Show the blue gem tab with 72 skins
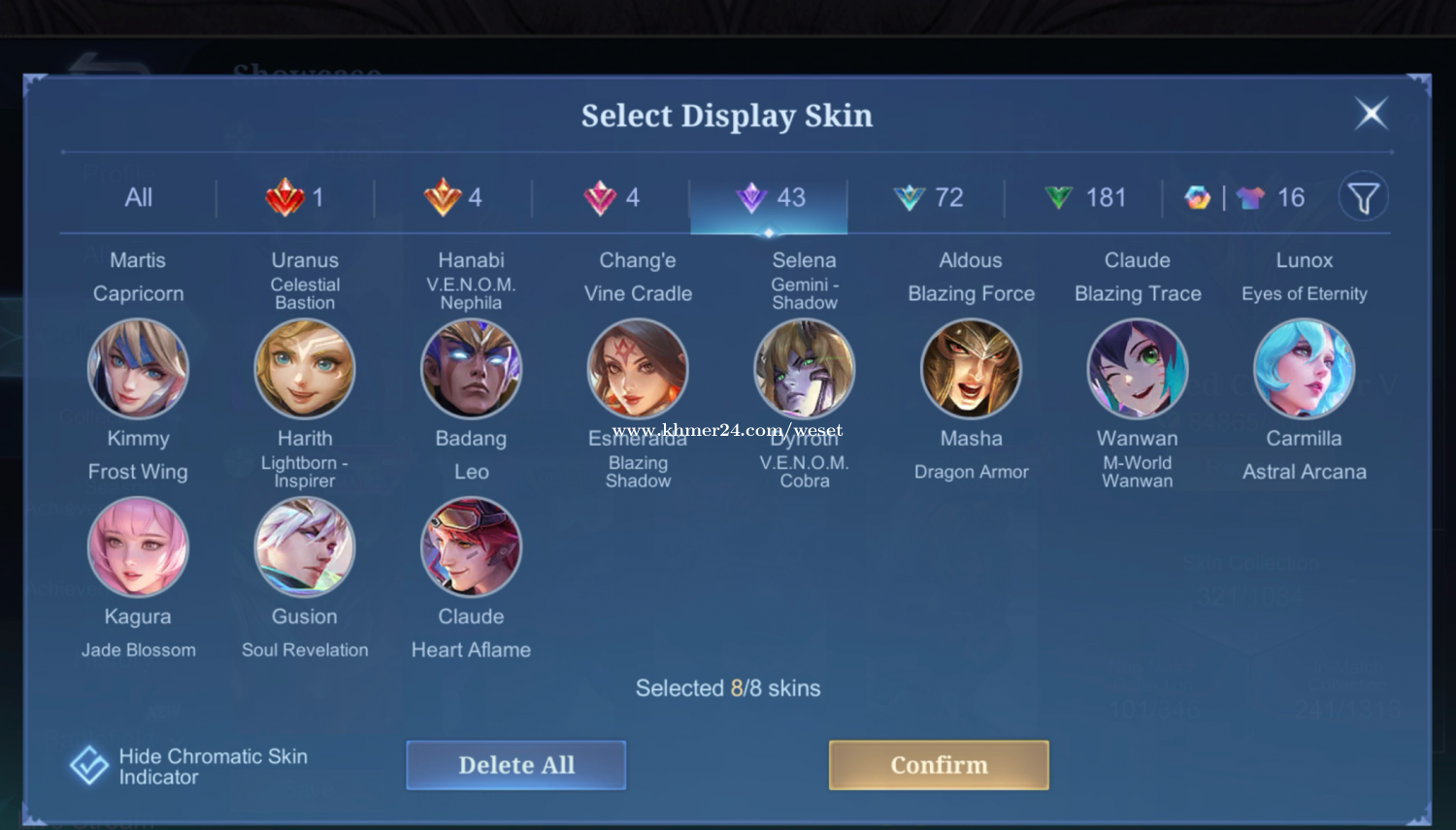This screenshot has height=830, width=1456. coord(927,198)
